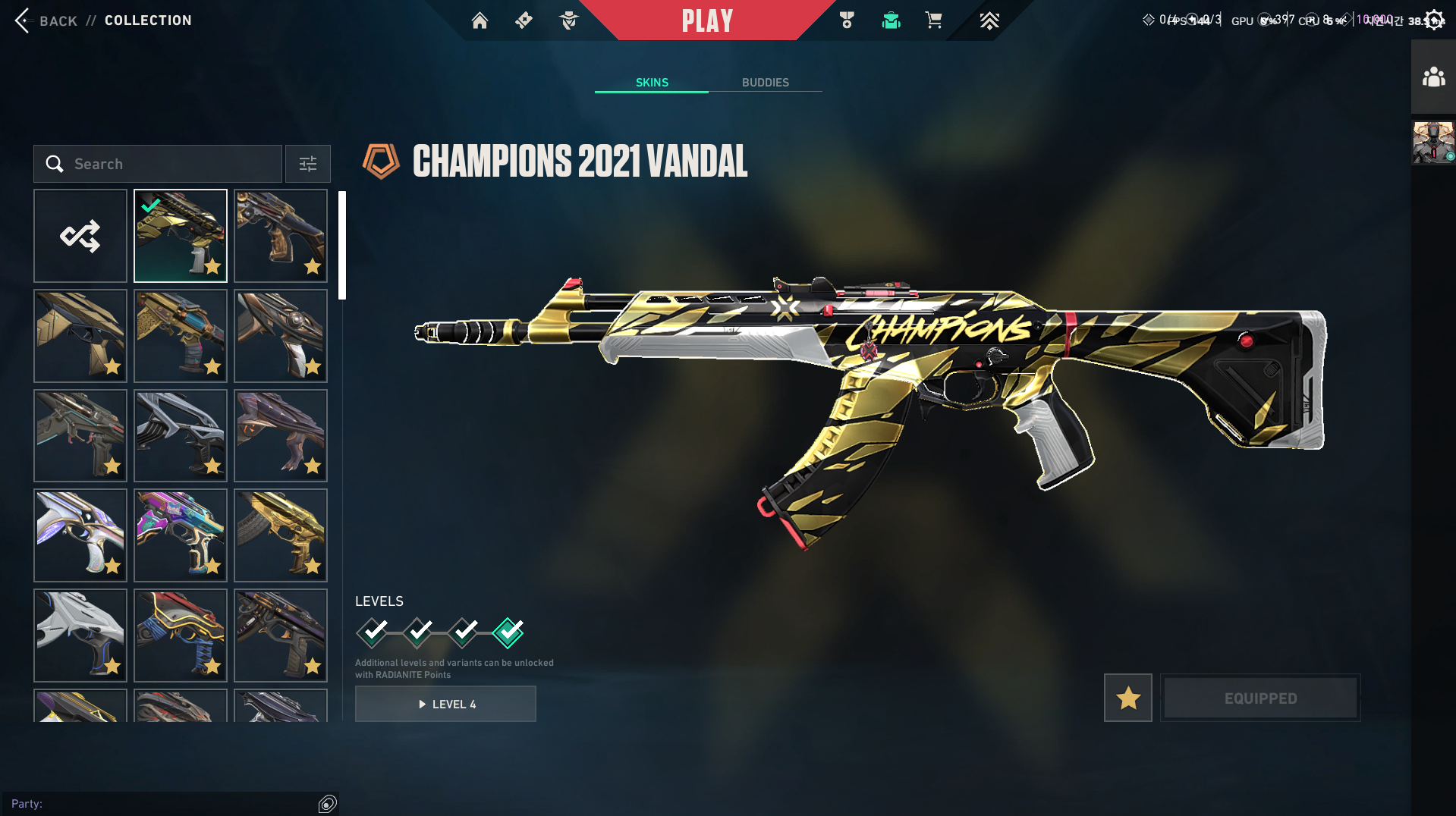This screenshot has height=816, width=1456.
Task: Open the party chat icon
Action: pyautogui.click(x=327, y=804)
